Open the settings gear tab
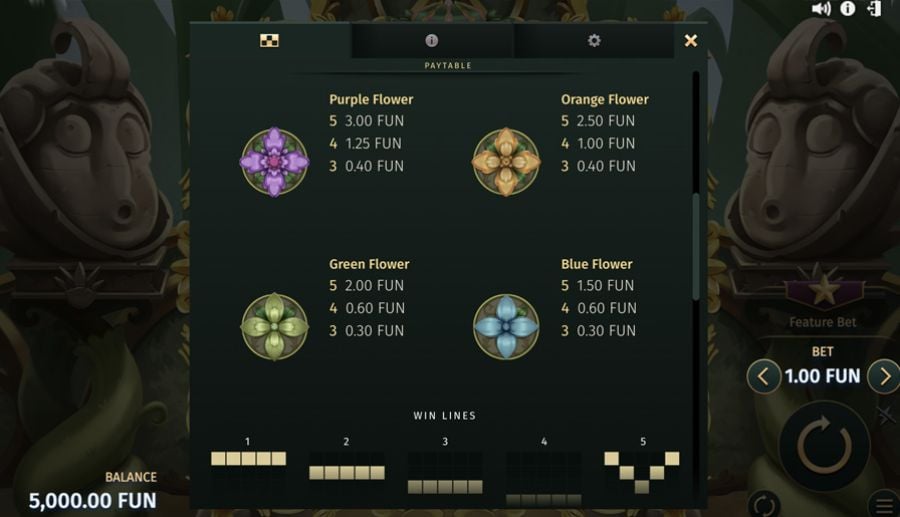Viewport: 900px width, 517px height. [x=594, y=41]
